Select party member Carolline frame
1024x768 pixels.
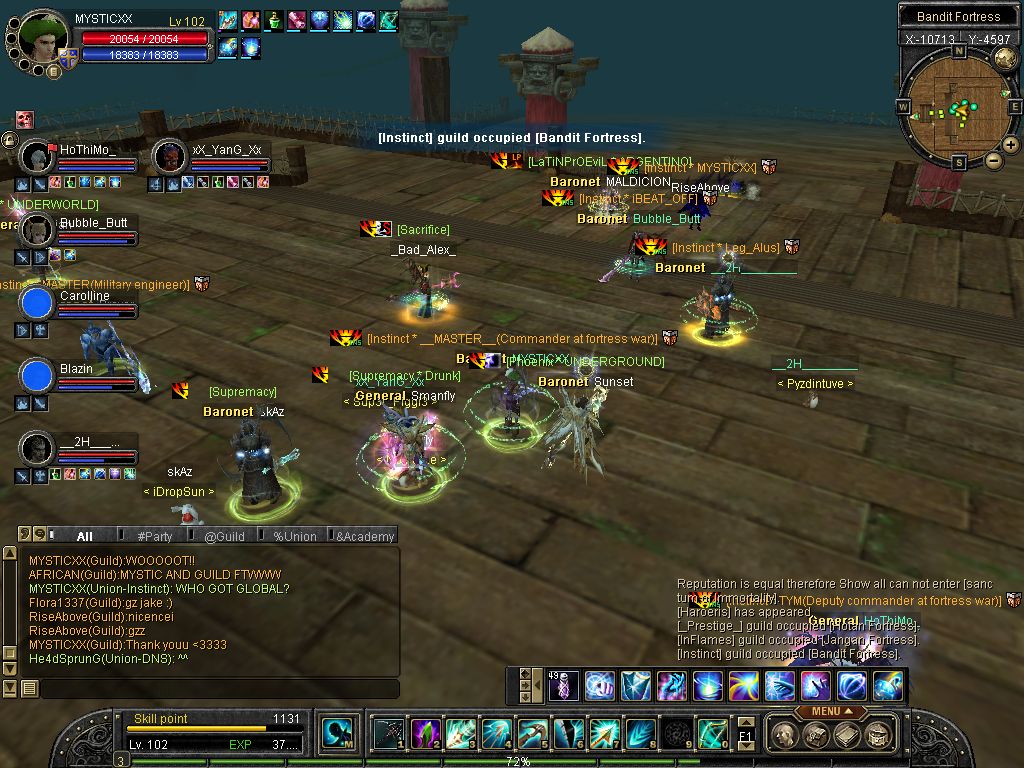[37, 303]
